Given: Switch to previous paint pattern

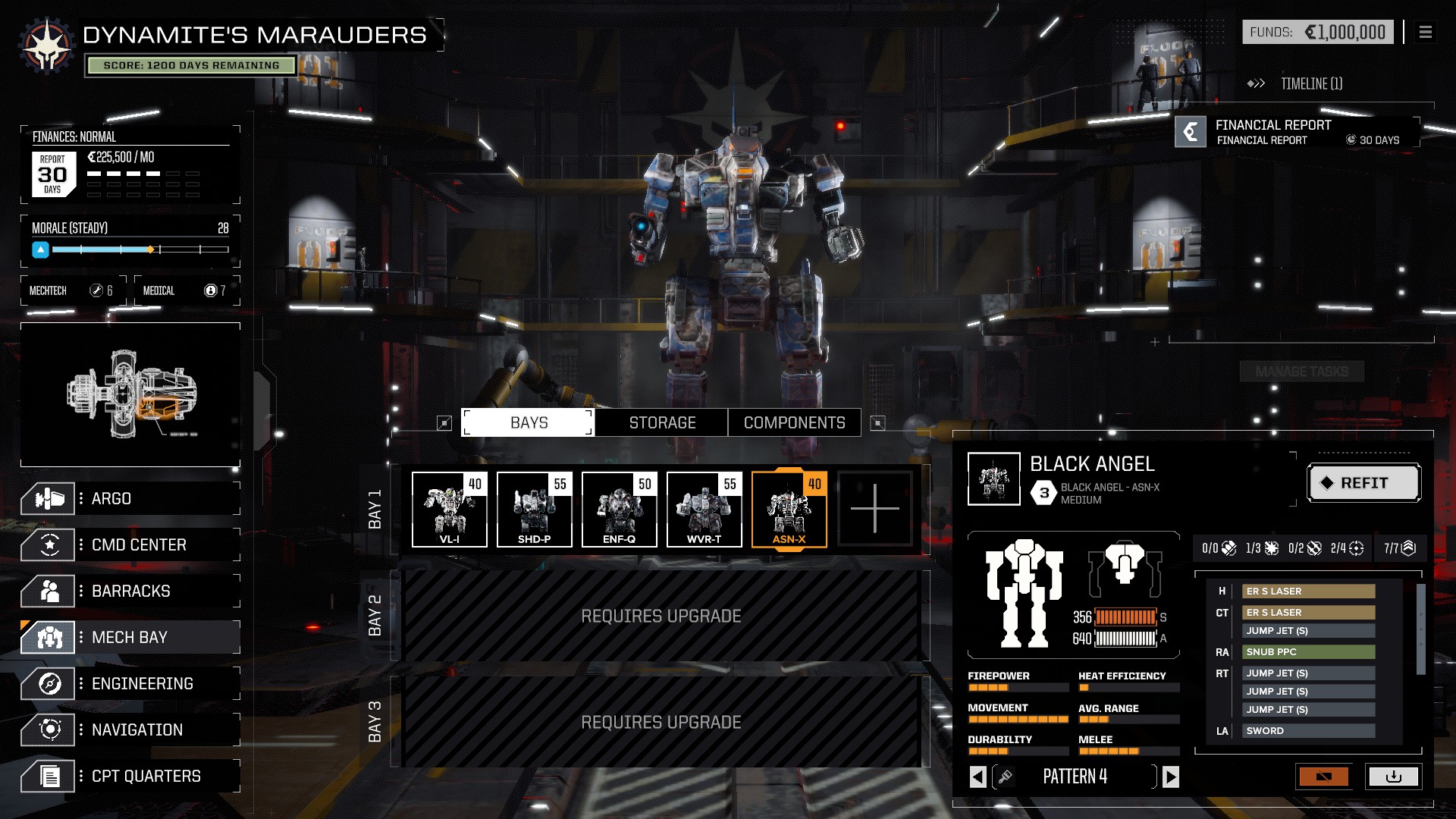Looking at the screenshot, I should tap(978, 777).
